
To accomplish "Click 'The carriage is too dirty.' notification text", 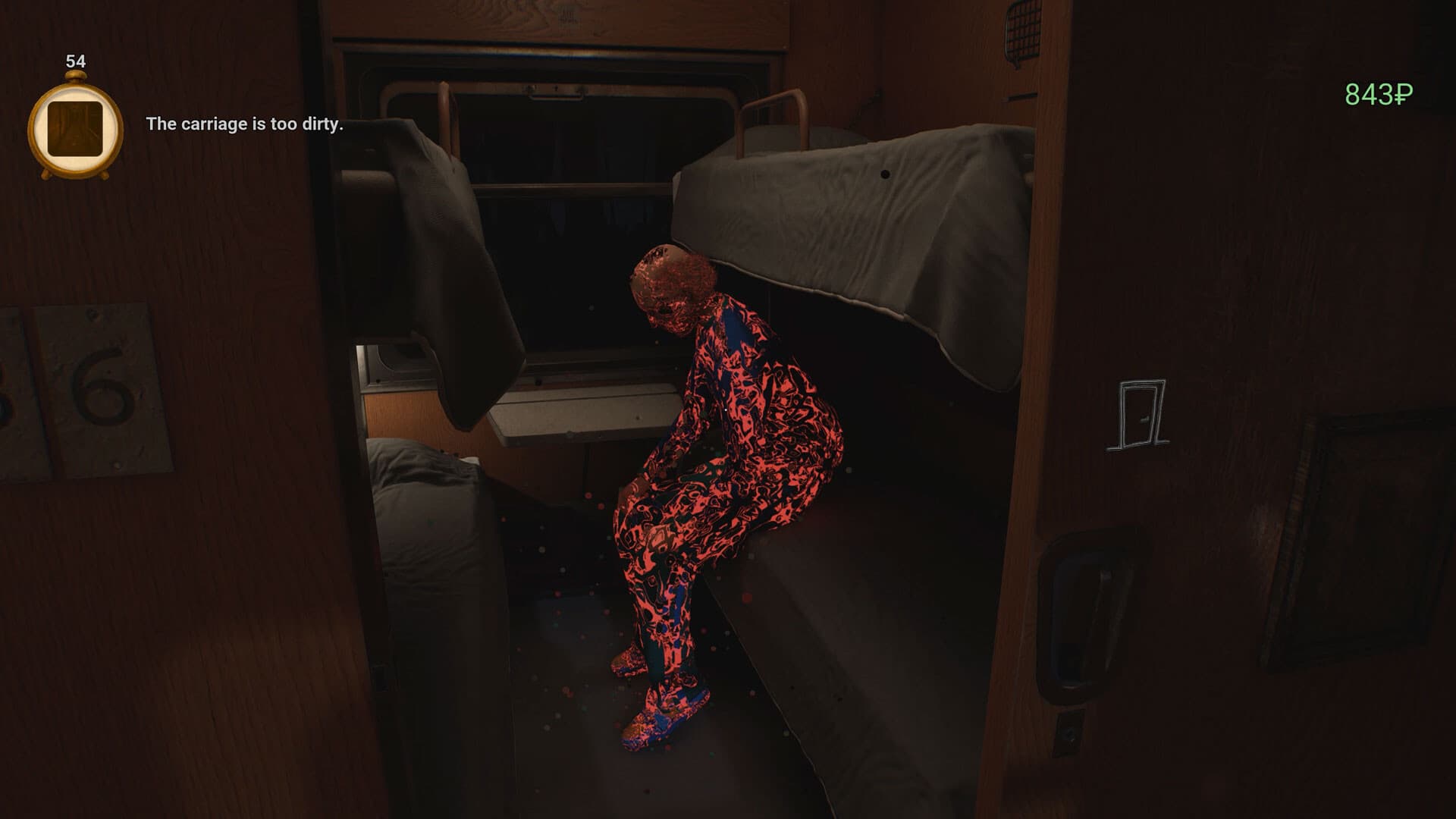I will point(245,125).
